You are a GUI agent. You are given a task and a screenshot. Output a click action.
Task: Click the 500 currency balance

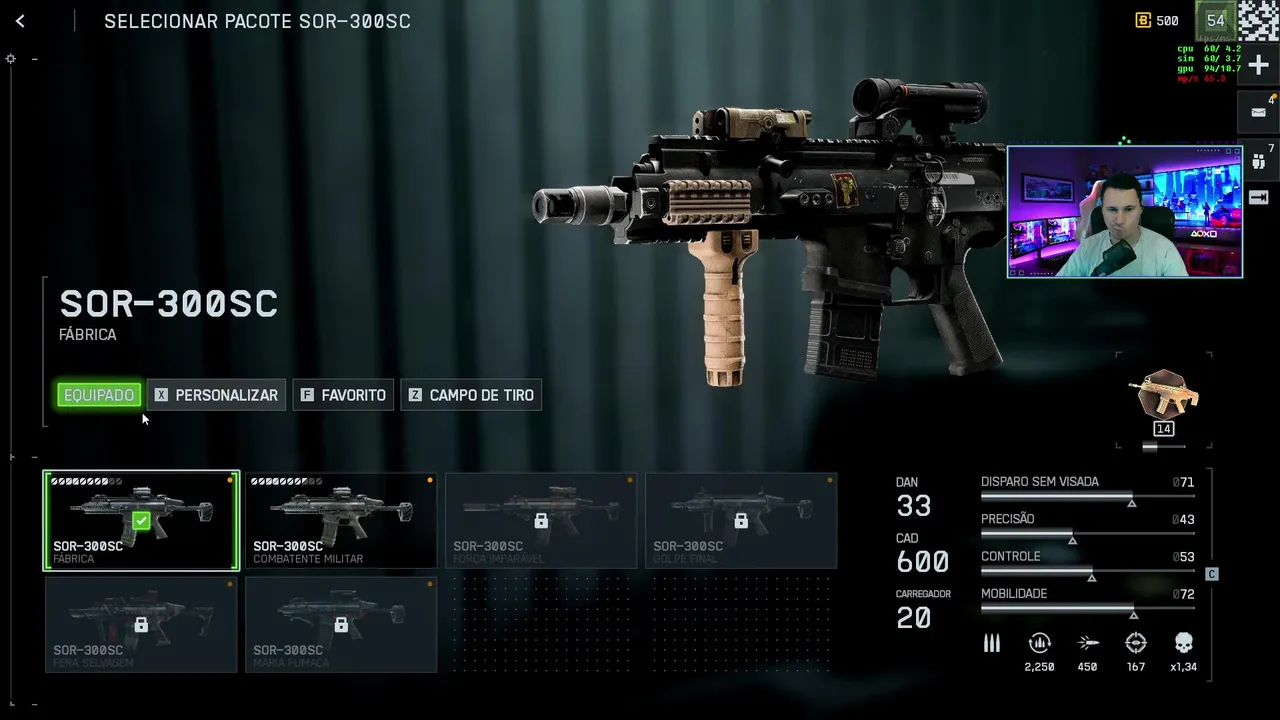click(1157, 21)
